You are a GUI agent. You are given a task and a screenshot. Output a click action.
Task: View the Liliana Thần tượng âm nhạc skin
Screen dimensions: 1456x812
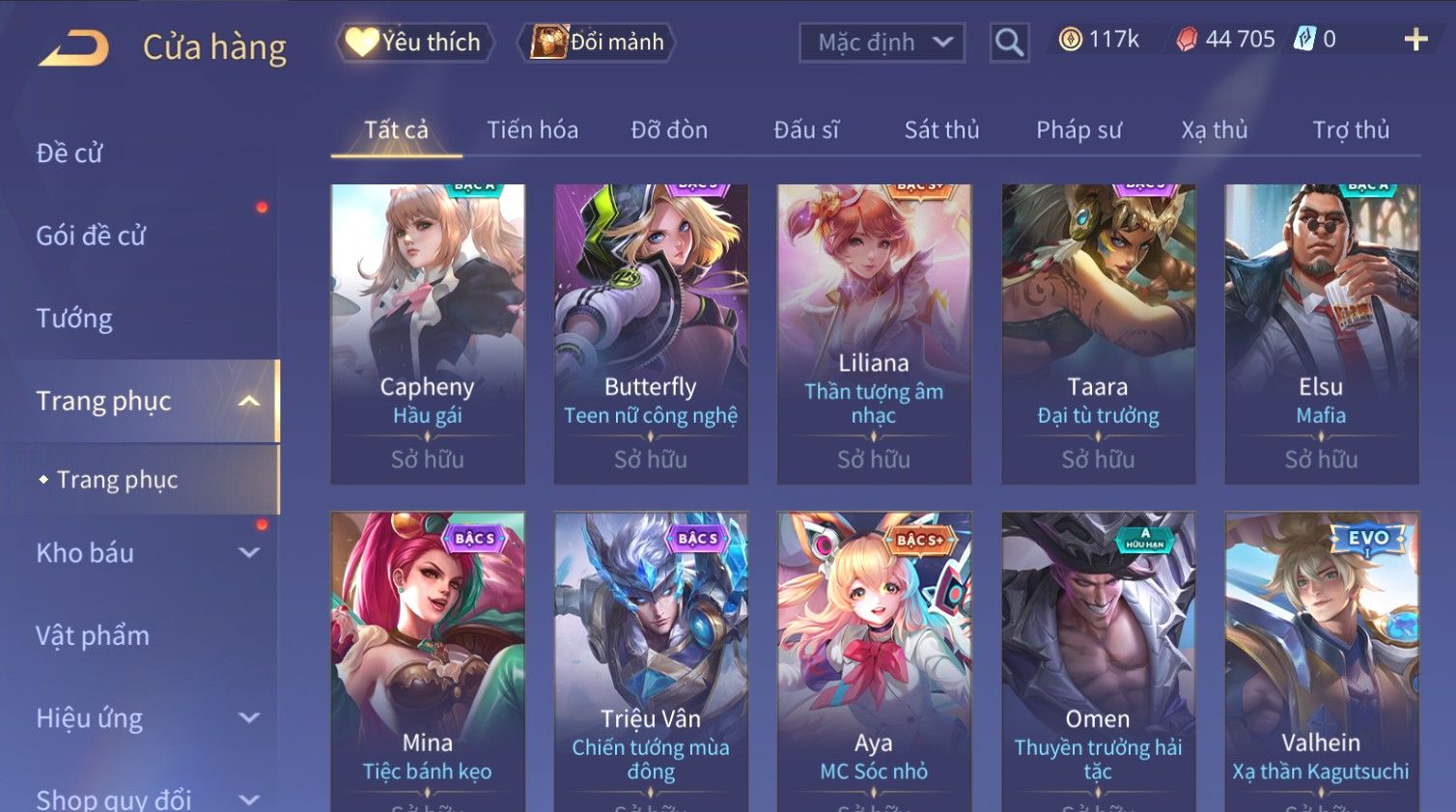tap(874, 333)
